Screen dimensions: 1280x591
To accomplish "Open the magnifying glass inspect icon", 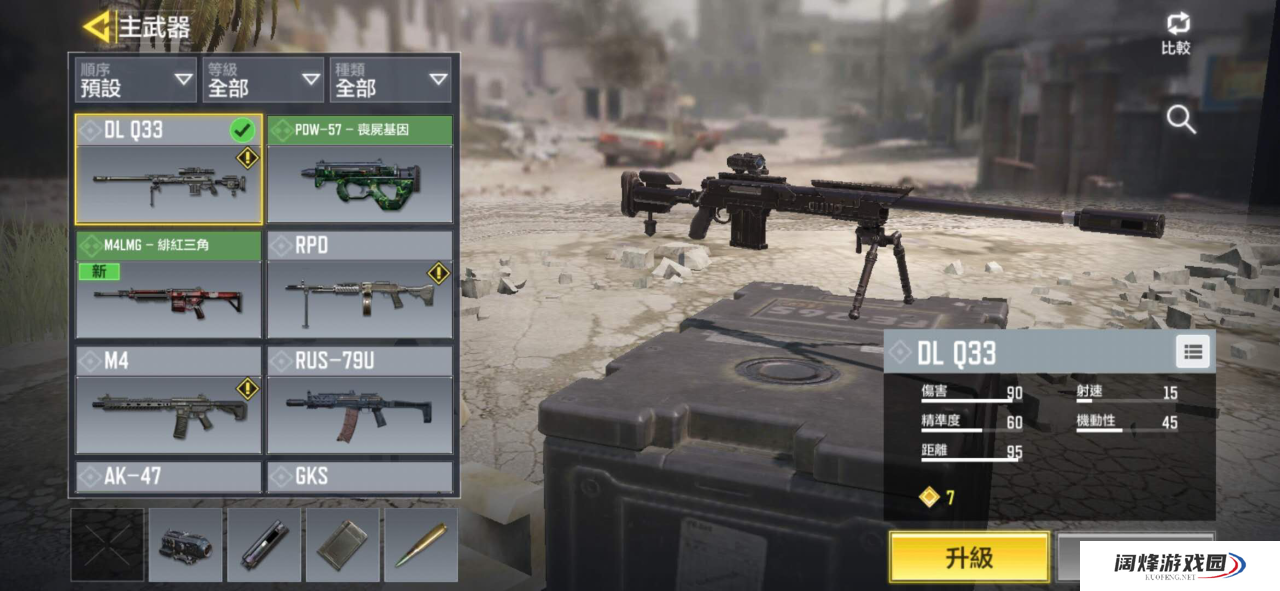I will (1181, 120).
